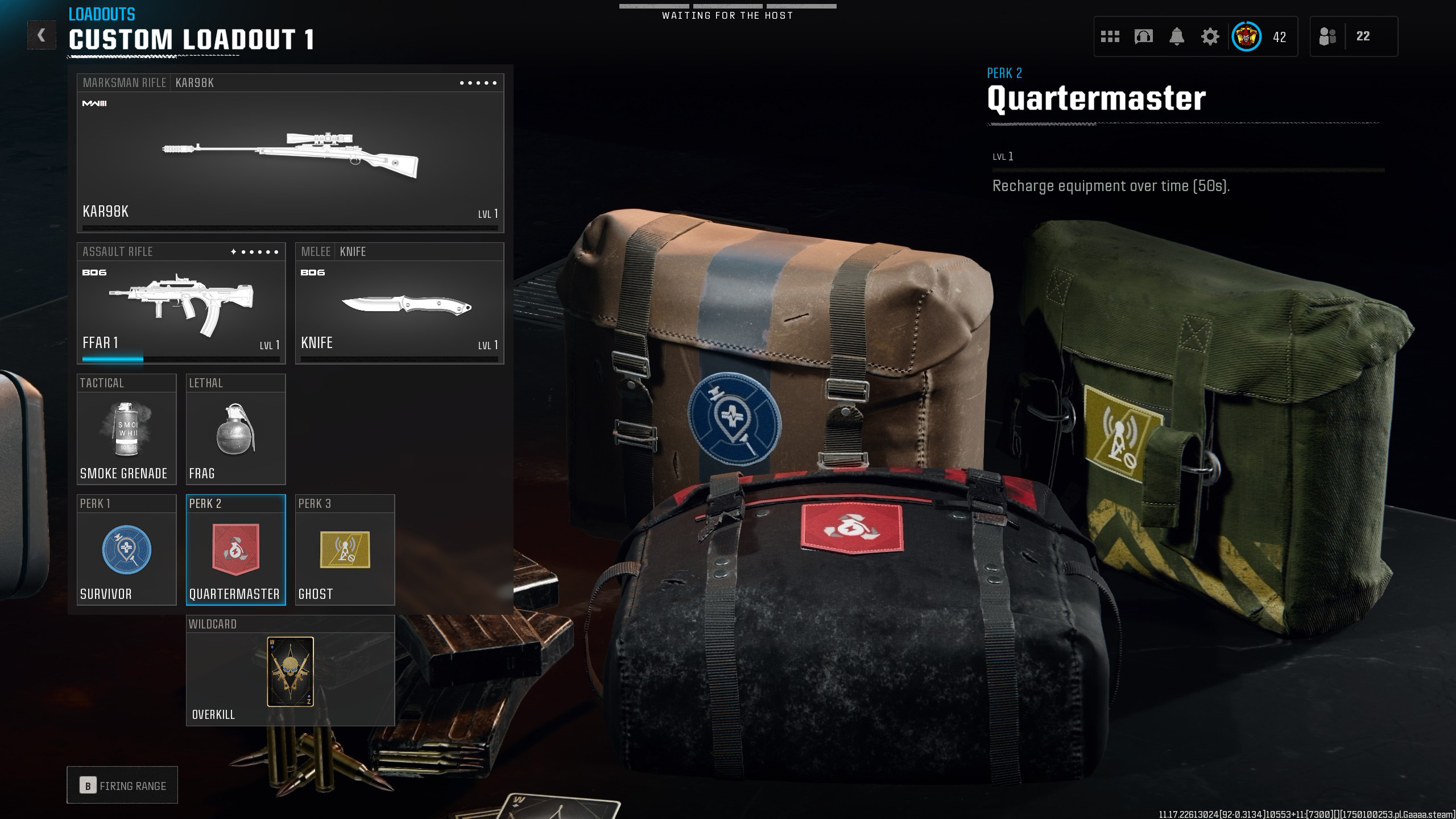Select the KAR98K marksman rifle slot
Image resolution: width=1456 pixels, height=819 pixels.
pyautogui.click(x=290, y=154)
